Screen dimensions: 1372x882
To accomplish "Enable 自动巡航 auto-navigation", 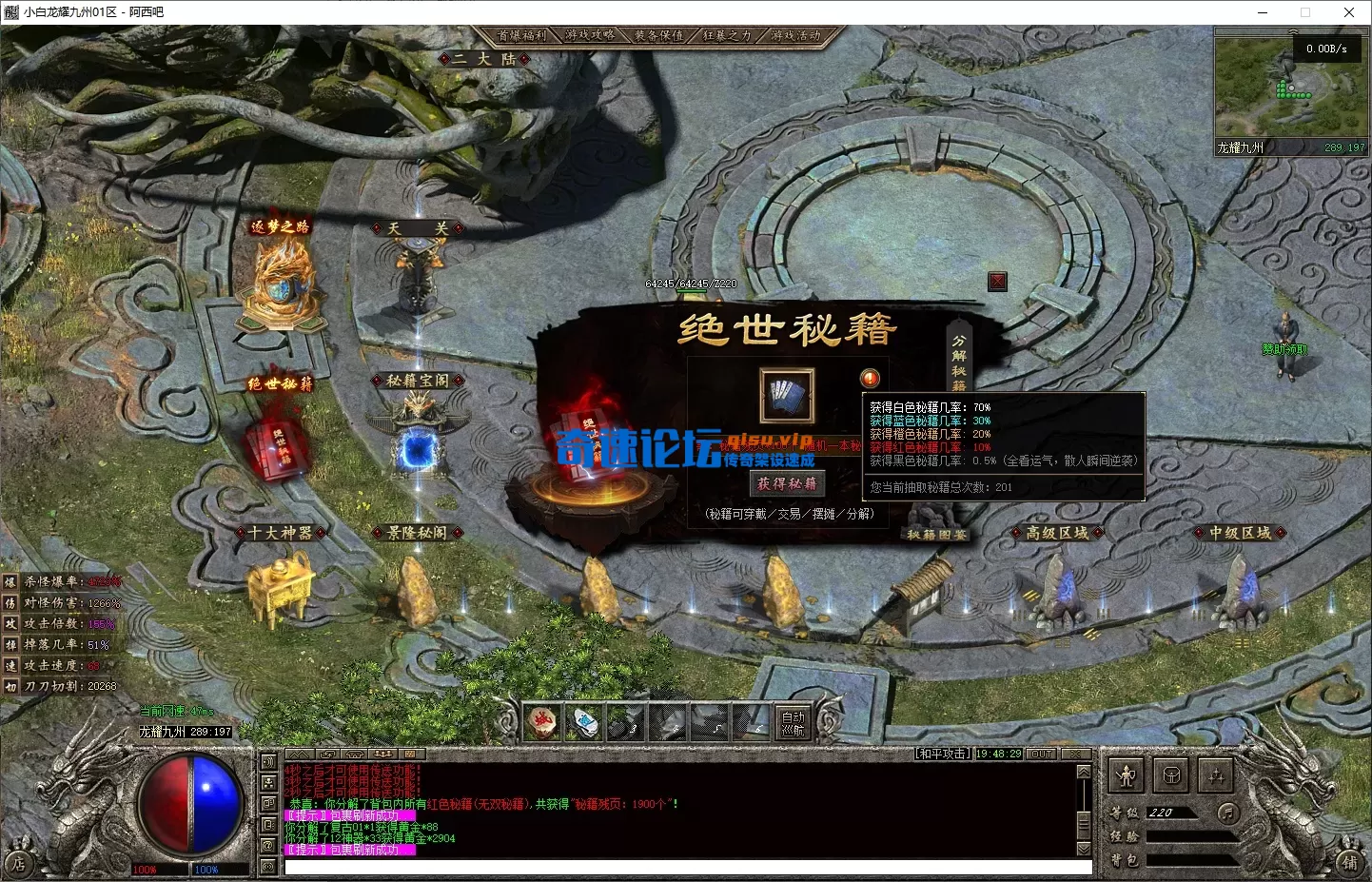I will click(794, 723).
